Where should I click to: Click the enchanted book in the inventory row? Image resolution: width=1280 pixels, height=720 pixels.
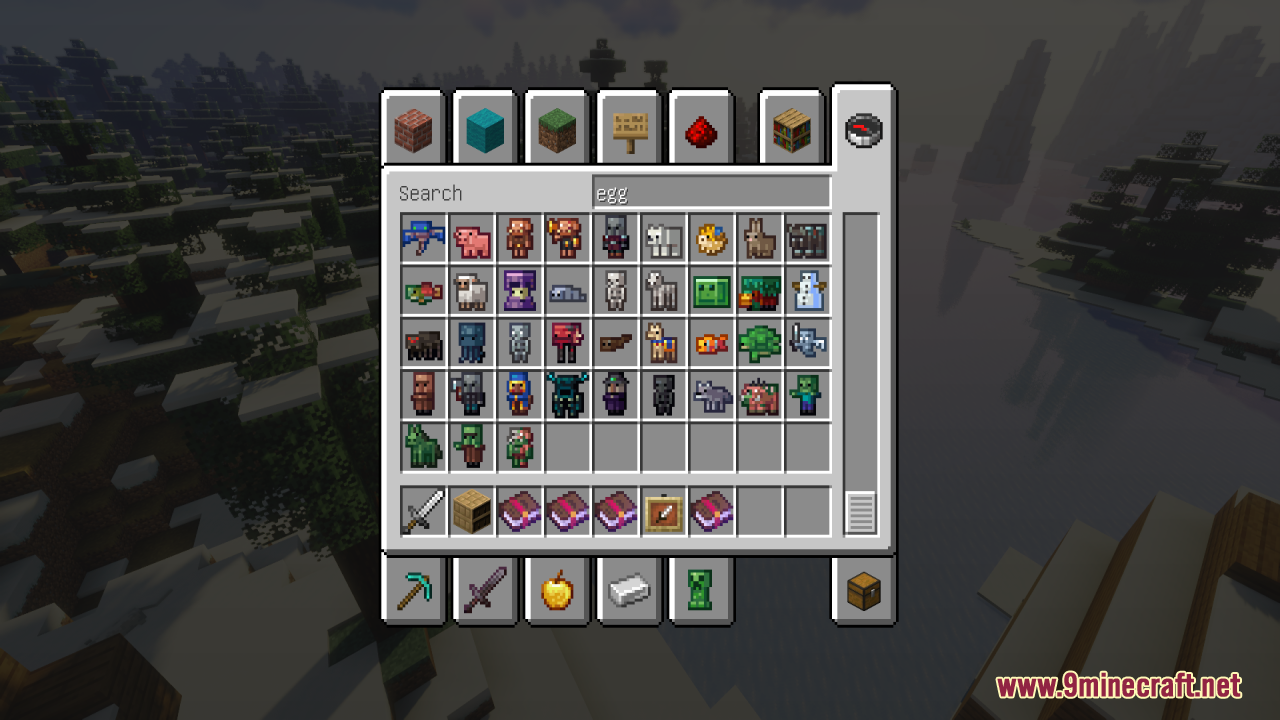[519, 512]
